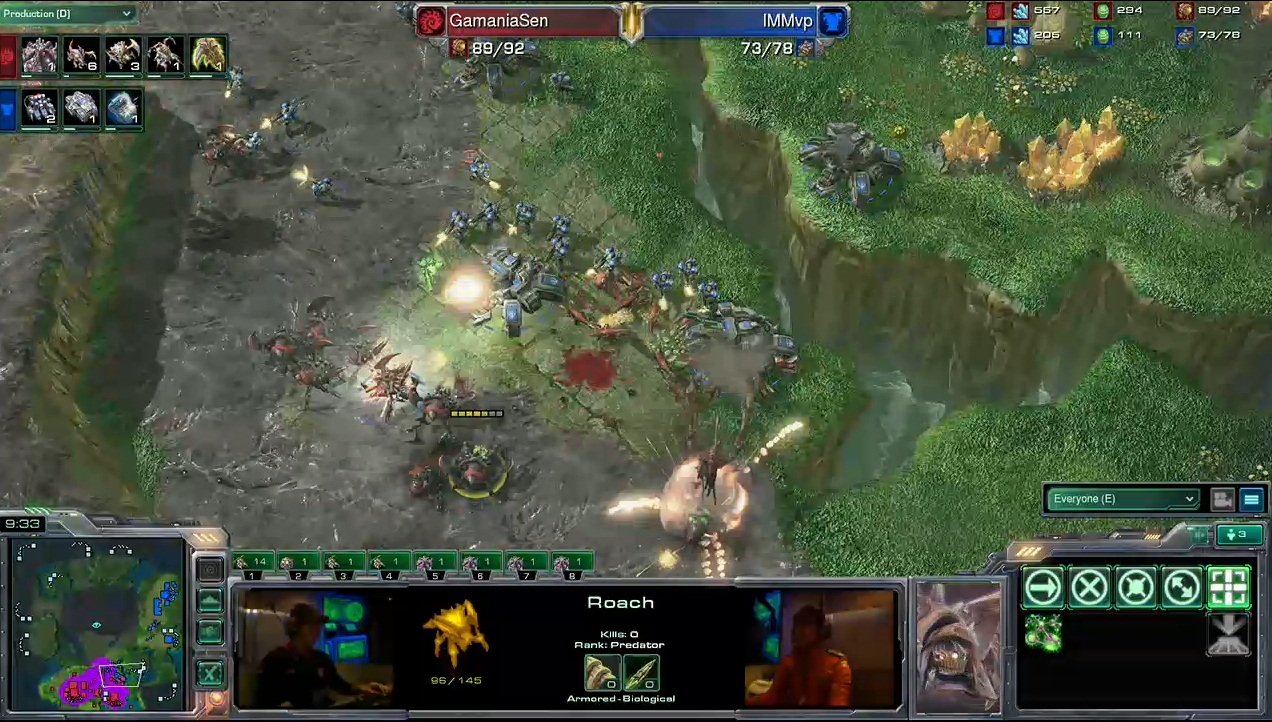Activate the Stop command X button
This screenshot has height=722, width=1272.
[x=1089, y=588]
